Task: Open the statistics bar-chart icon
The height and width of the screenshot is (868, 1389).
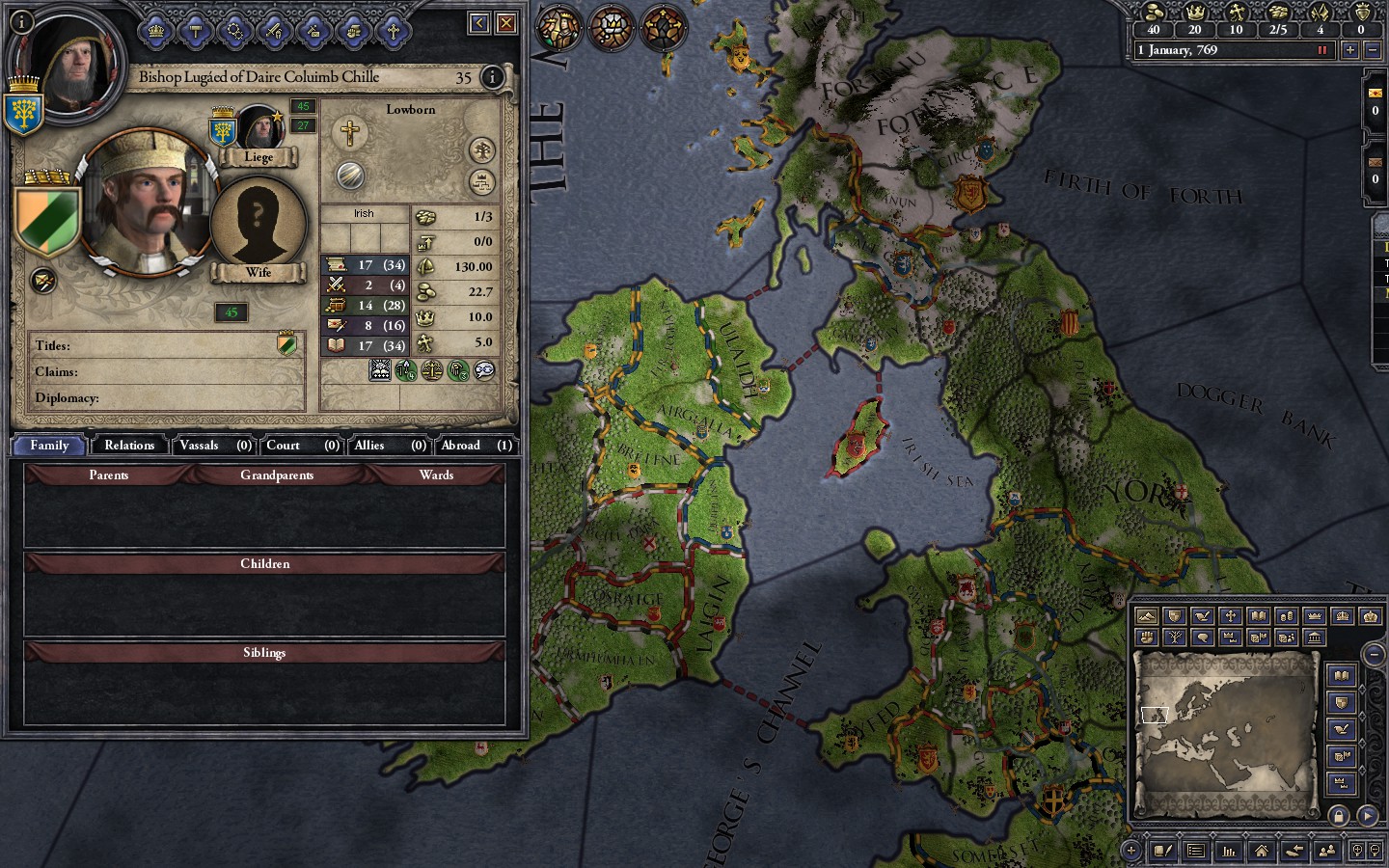Action: tap(1227, 851)
